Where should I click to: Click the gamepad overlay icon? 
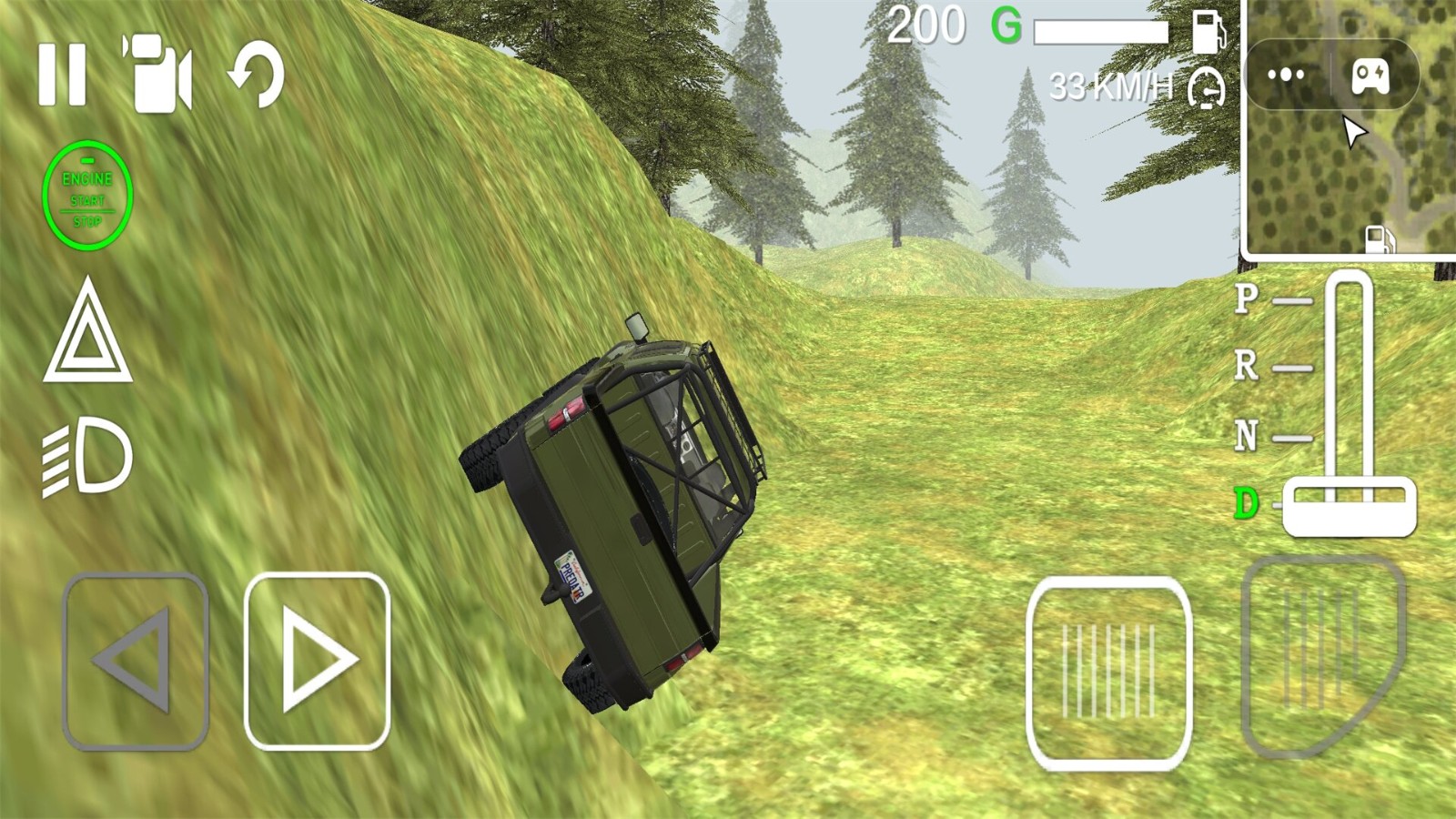point(1370,75)
